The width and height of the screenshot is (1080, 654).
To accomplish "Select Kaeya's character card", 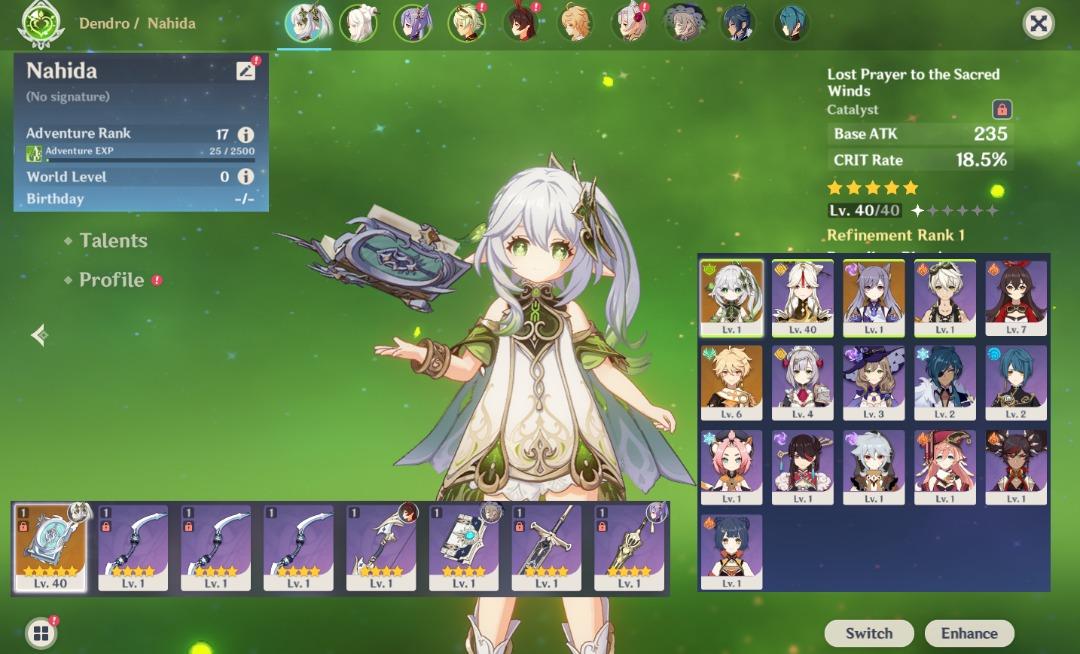I will (945, 383).
